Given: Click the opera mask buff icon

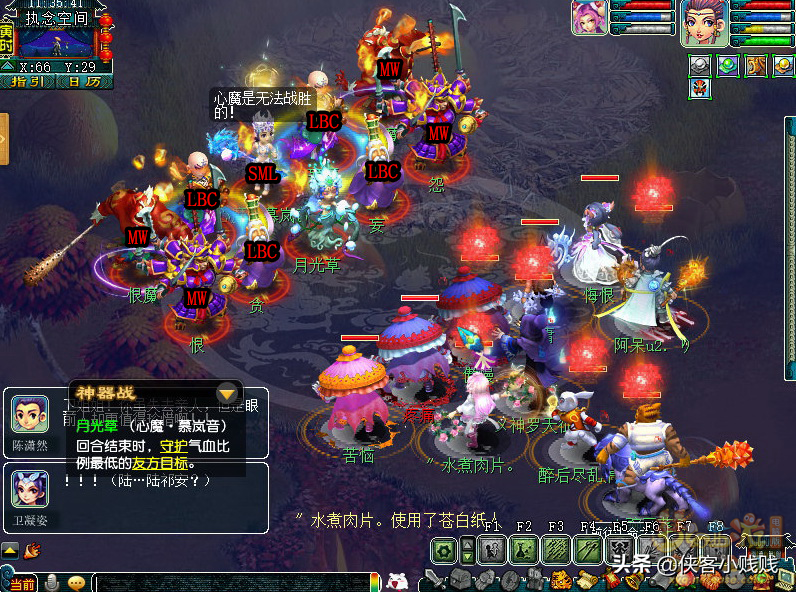Looking at the screenshot, I should click(701, 87).
